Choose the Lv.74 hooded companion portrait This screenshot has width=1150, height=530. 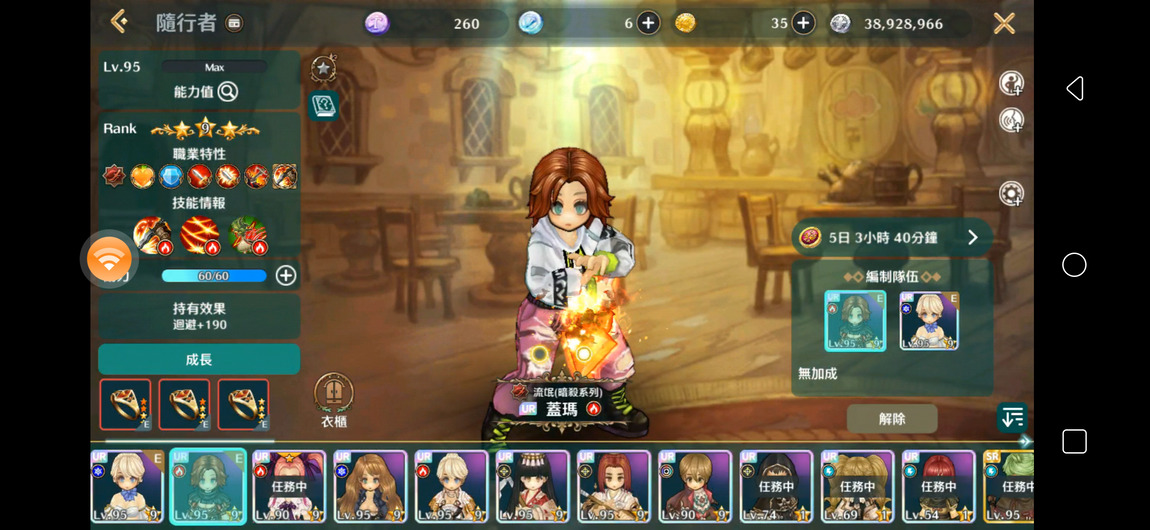[x=775, y=486]
